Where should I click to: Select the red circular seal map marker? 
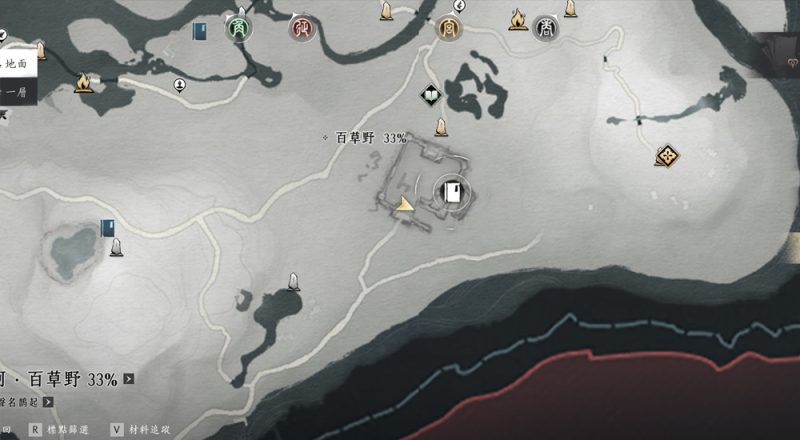click(300, 28)
